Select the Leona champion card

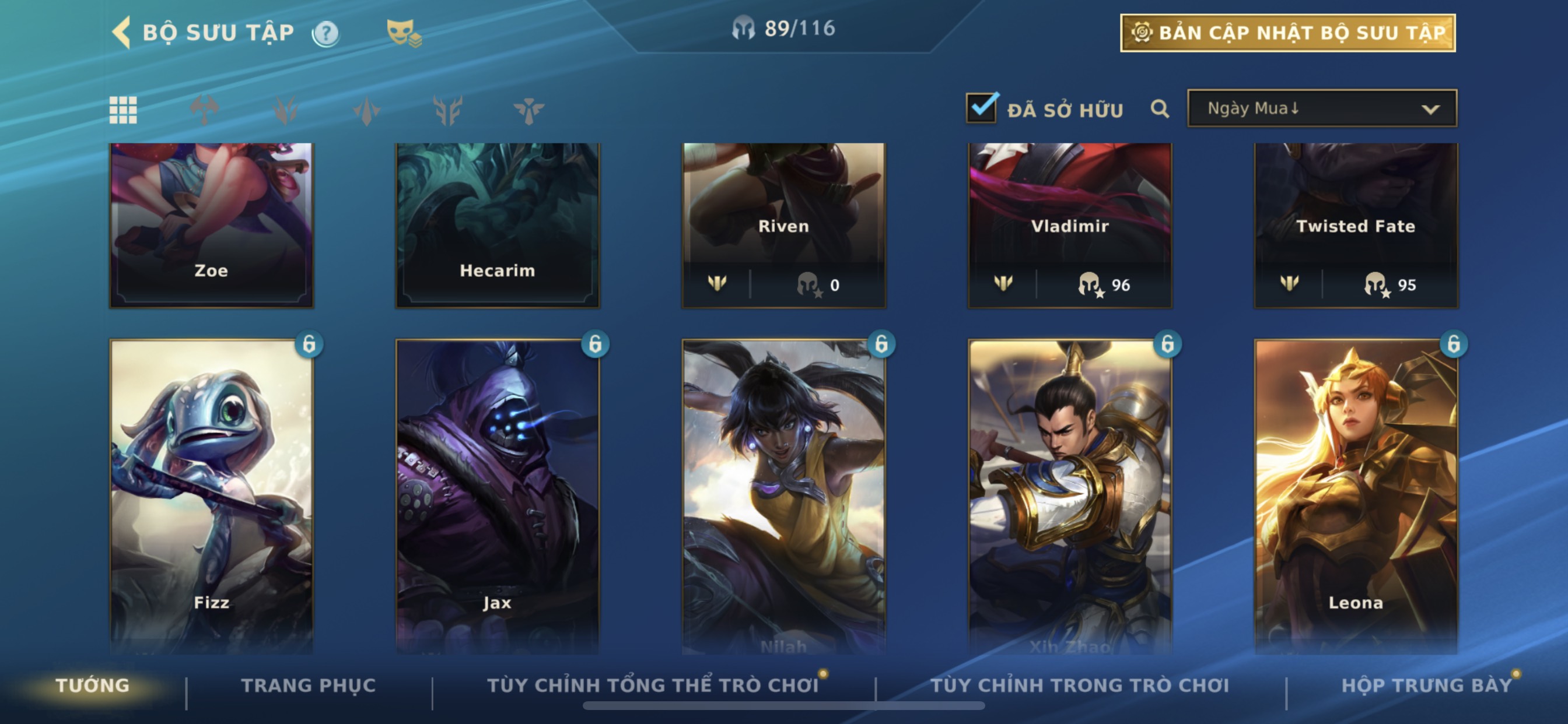[x=1356, y=493]
